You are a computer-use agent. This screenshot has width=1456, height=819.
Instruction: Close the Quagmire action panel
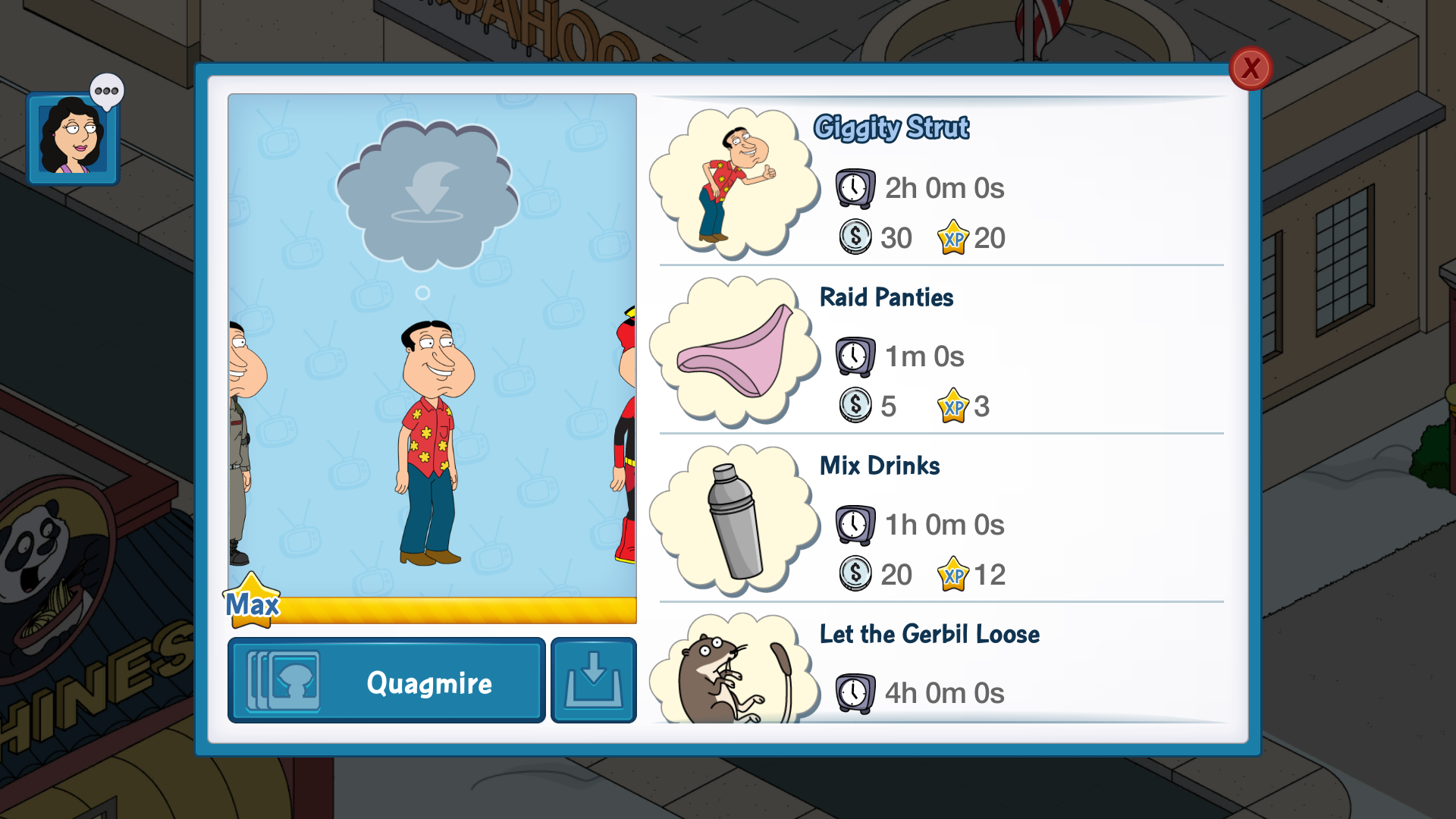pyautogui.click(x=1250, y=69)
